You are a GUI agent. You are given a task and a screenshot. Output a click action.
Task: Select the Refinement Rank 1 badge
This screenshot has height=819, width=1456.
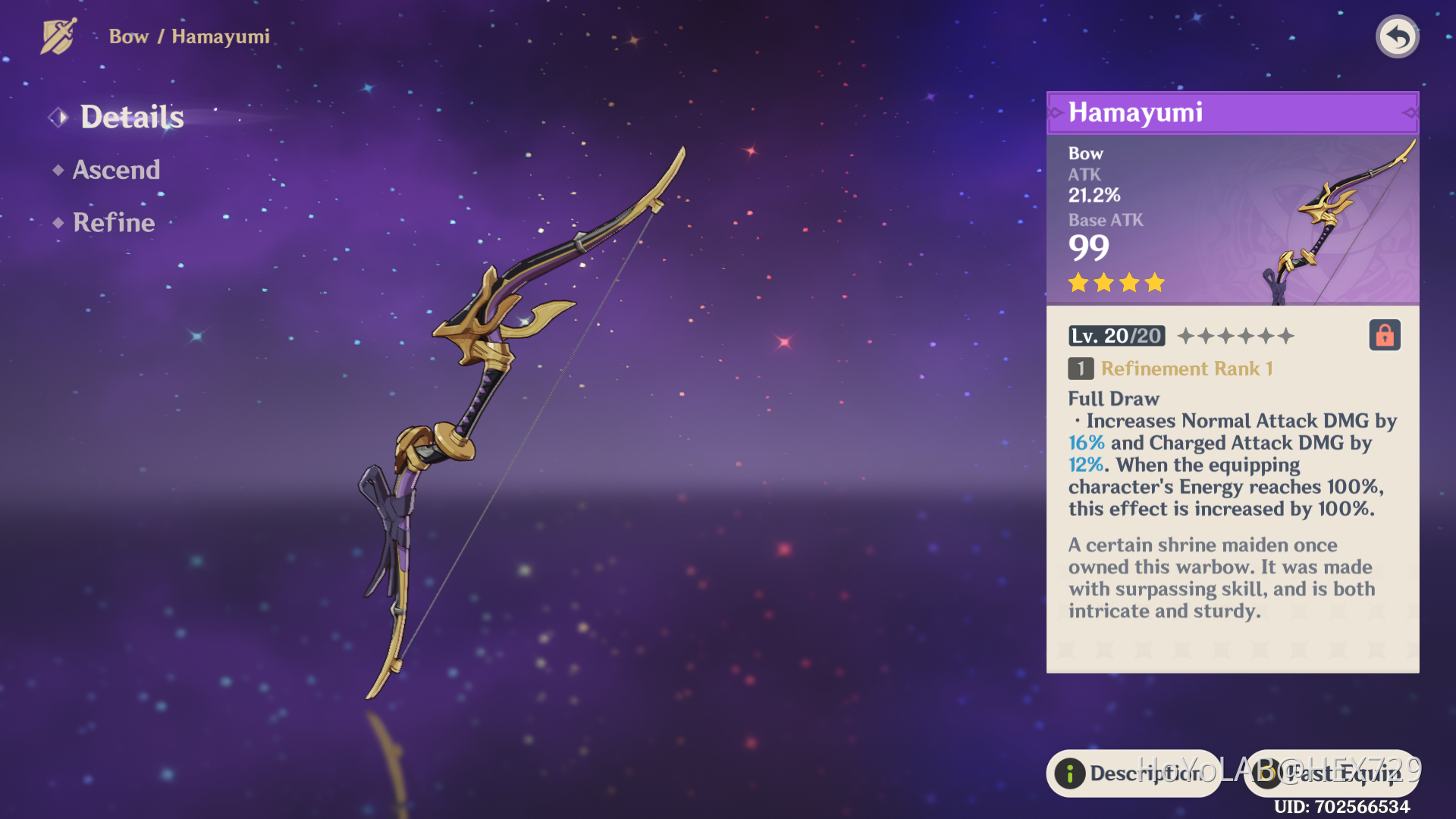coord(1172,369)
